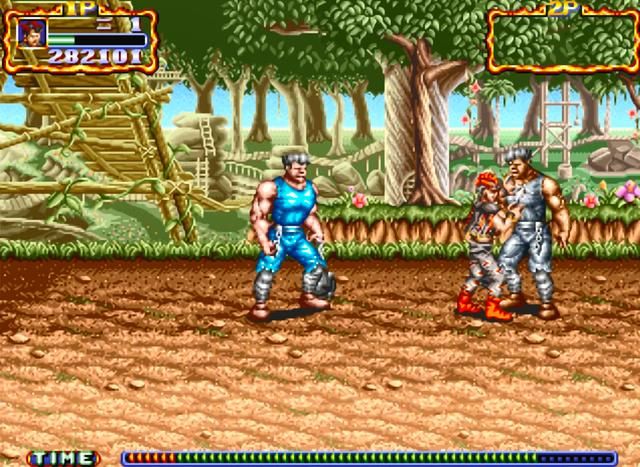640x467 pixels.
Task: Click the 1P character portrait
Action: (32, 33)
